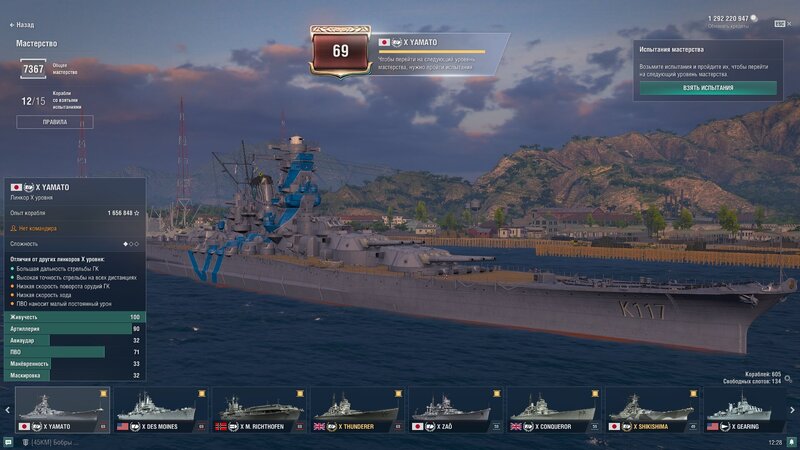Open the Нет командира commander slot
The image size is (800, 450).
(x=36, y=228)
